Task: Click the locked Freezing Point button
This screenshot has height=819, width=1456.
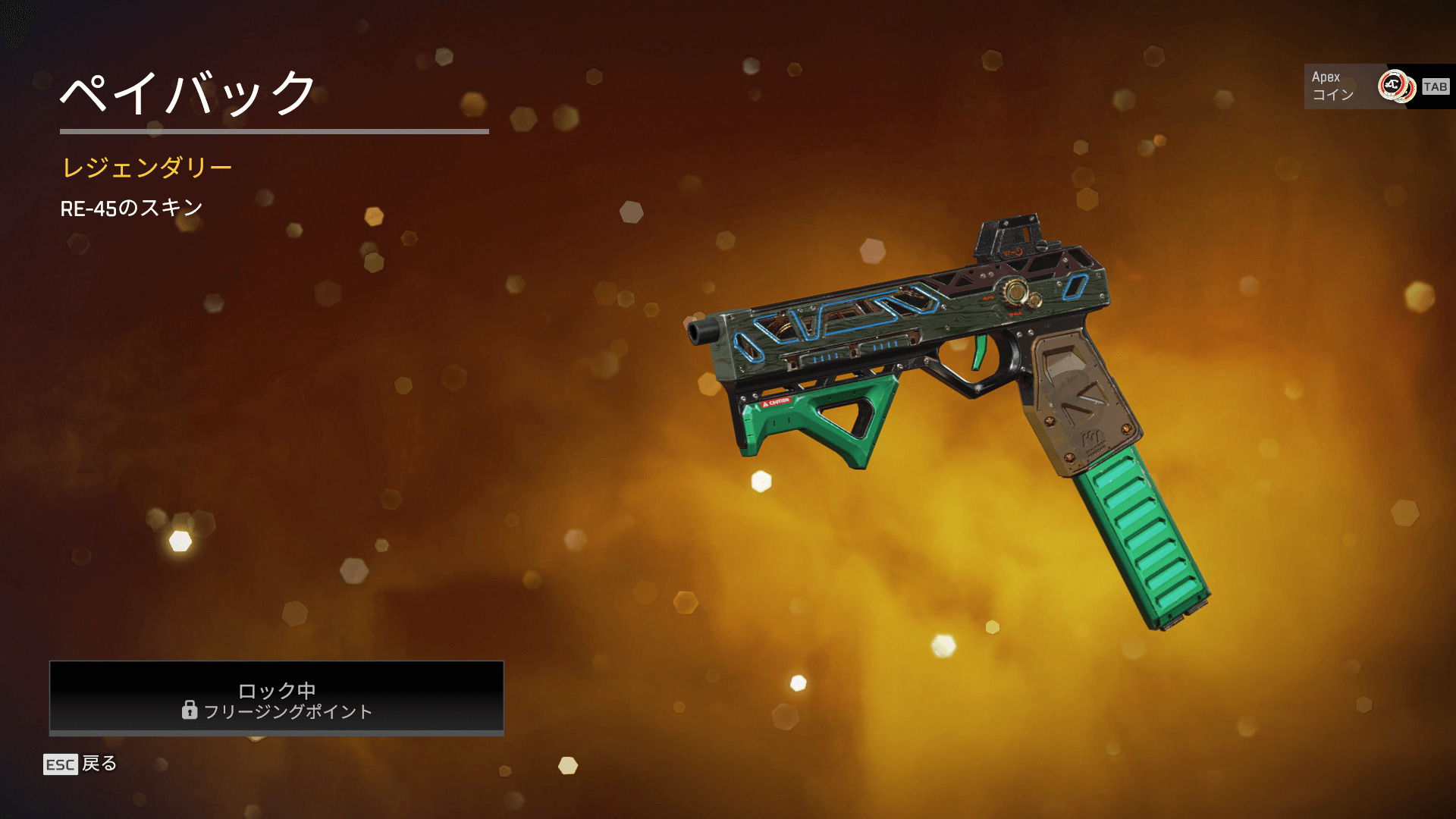Action: coord(277,698)
